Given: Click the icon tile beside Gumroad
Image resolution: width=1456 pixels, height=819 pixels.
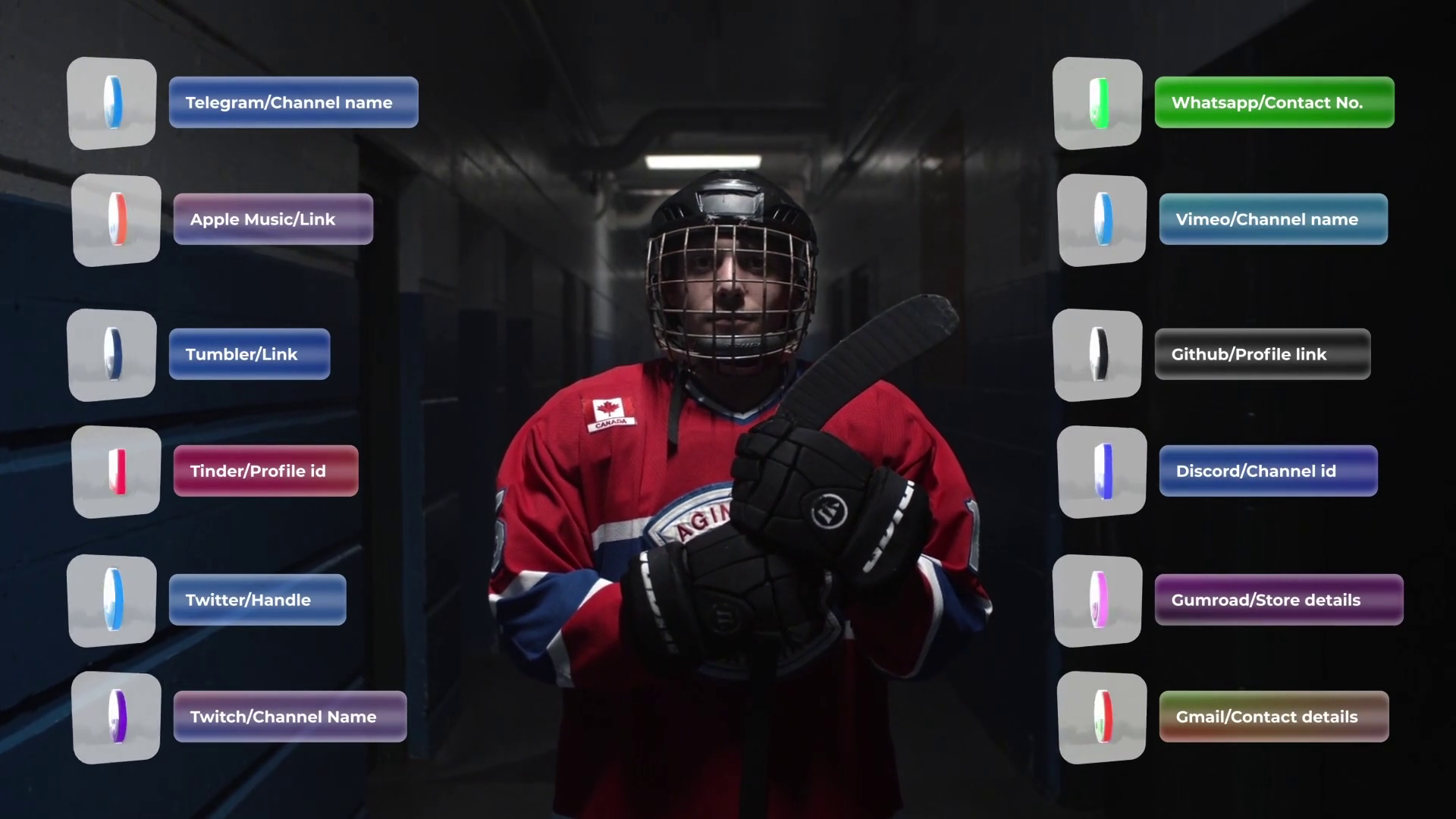Looking at the screenshot, I should [x=1097, y=601].
